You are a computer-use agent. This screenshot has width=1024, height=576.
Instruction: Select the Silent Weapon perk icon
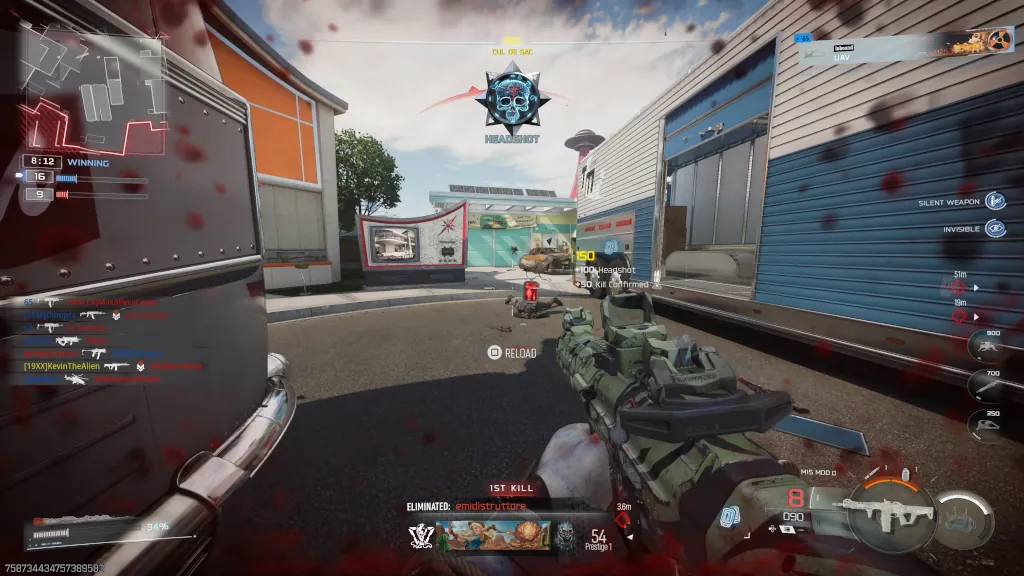(x=995, y=202)
